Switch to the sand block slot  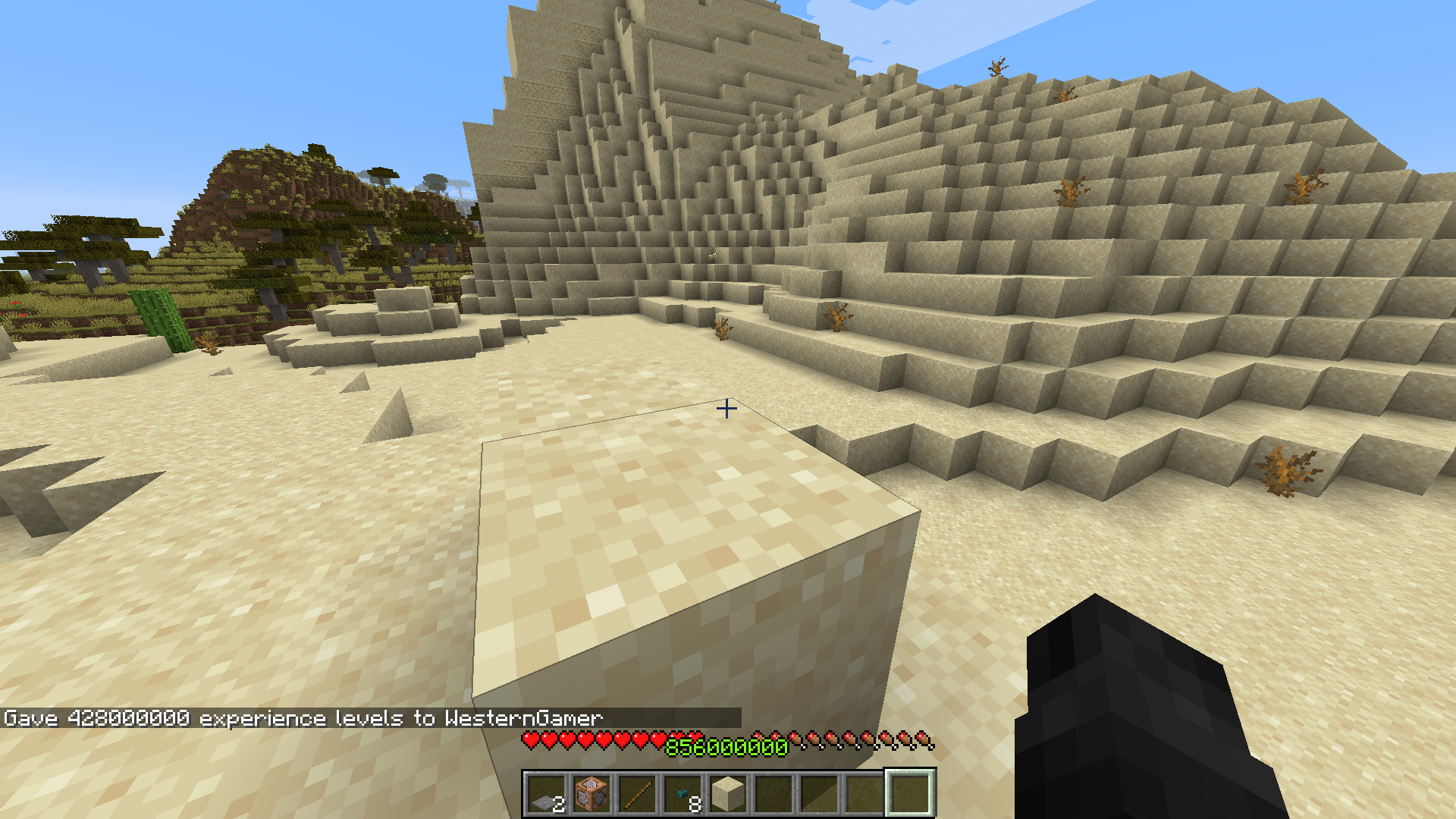click(x=728, y=794)
